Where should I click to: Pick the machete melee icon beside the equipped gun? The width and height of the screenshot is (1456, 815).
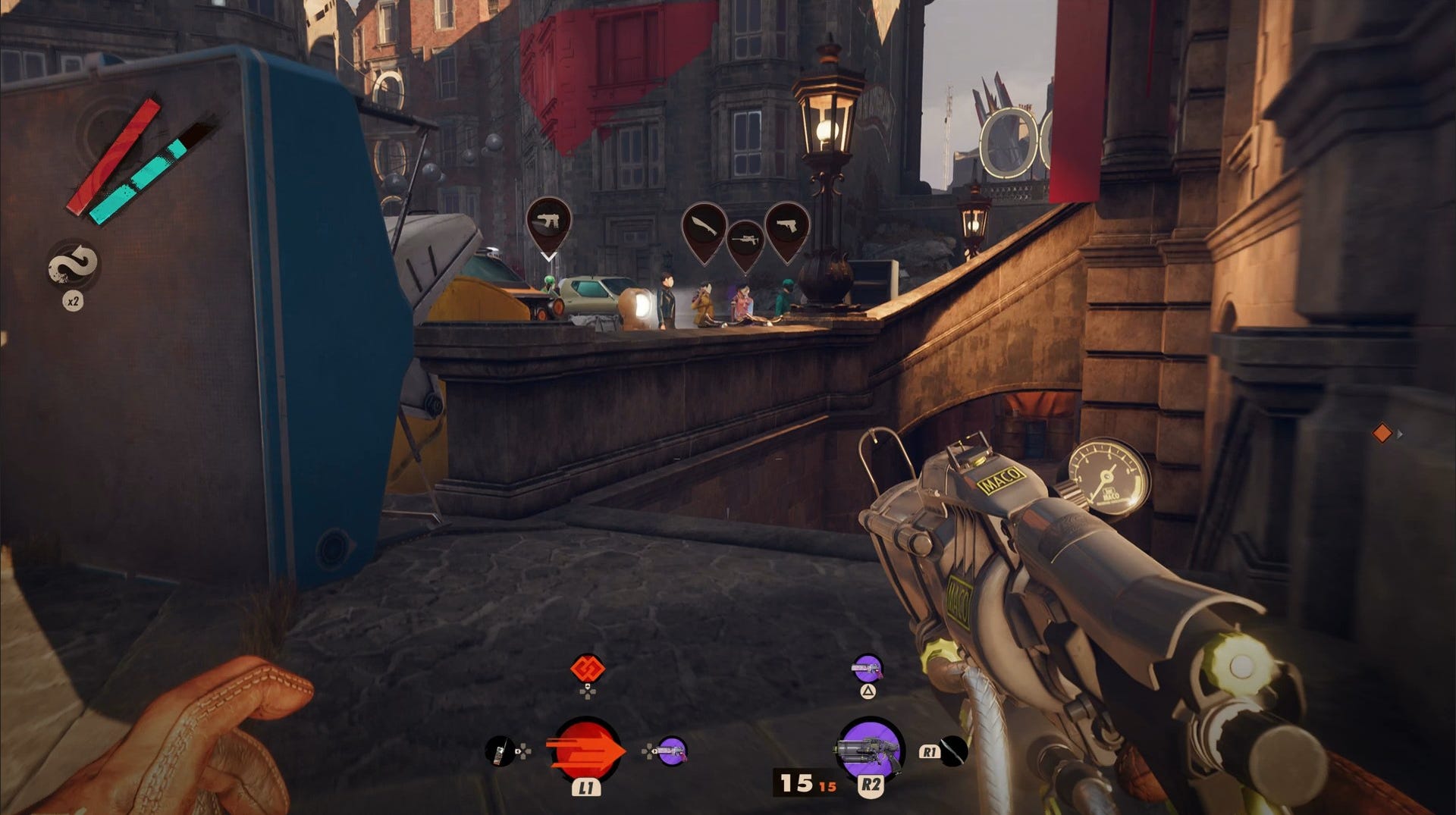click(954, 751)
